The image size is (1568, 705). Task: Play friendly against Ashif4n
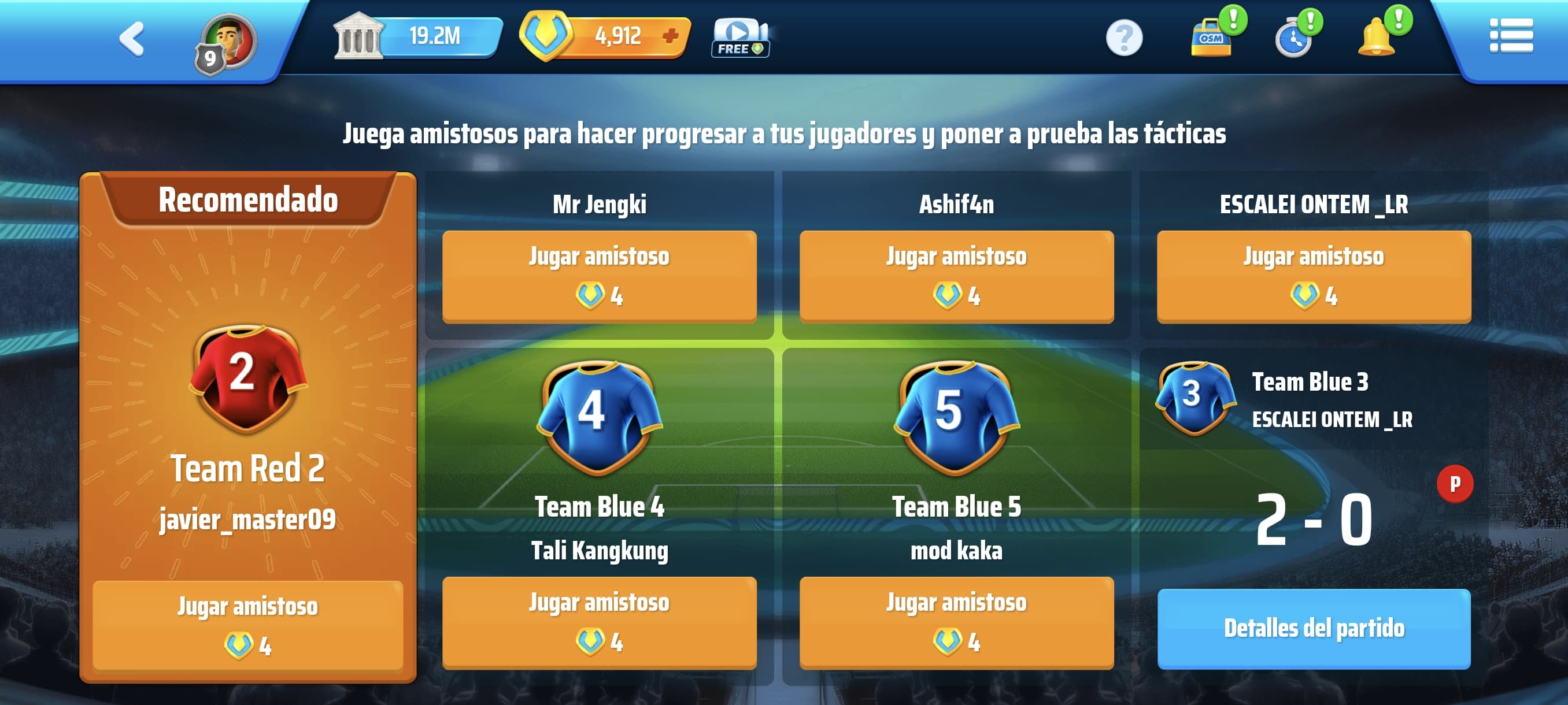click(x=956, y=276)
